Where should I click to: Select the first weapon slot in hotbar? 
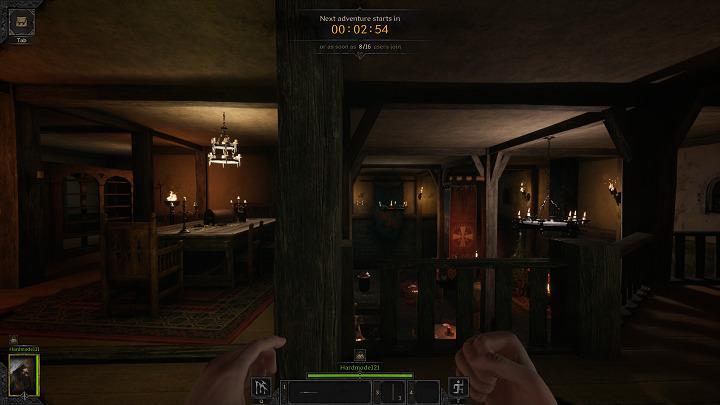(x=330, y=391)
